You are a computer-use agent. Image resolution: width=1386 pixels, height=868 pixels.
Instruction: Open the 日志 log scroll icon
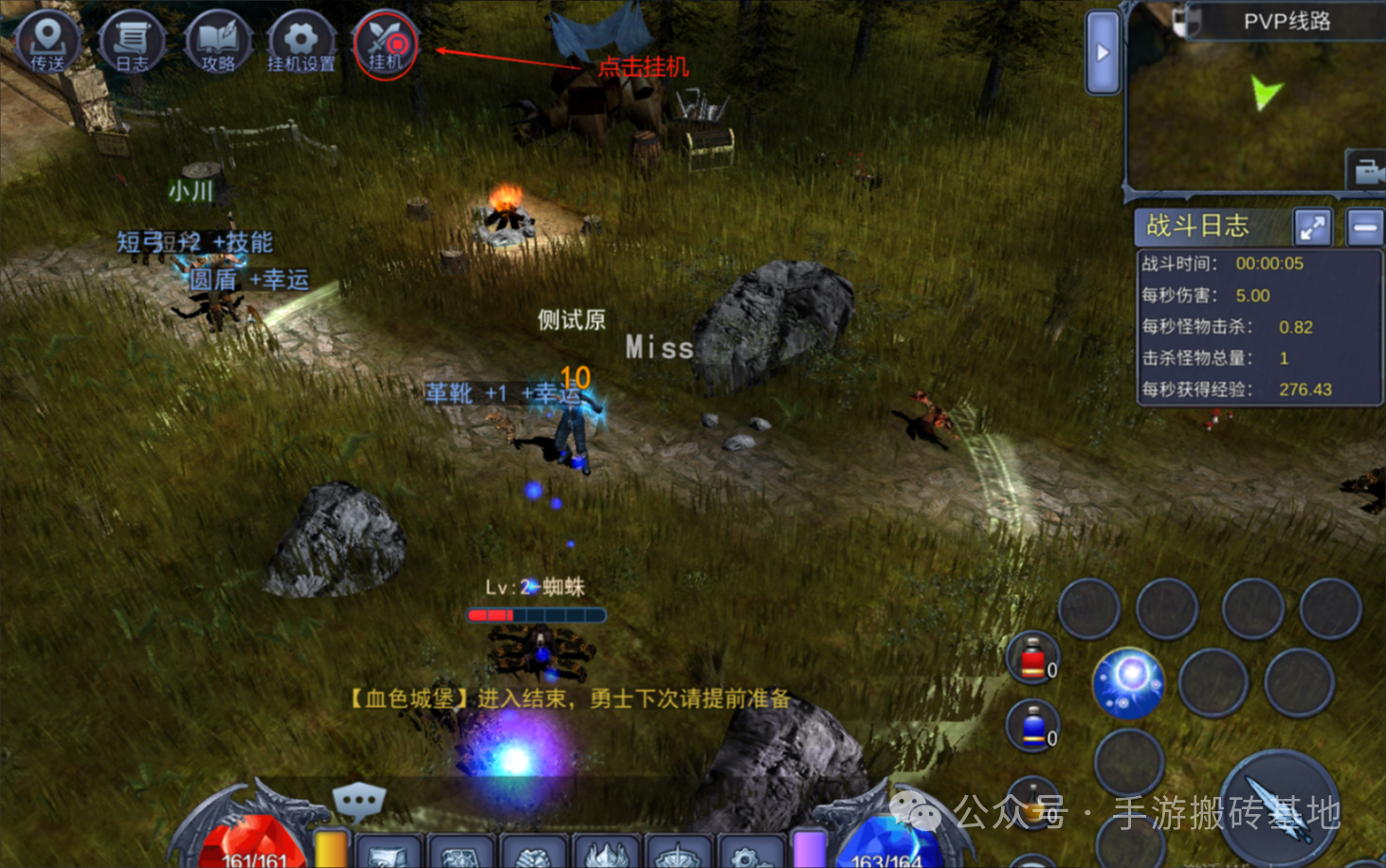click(132, 43)
